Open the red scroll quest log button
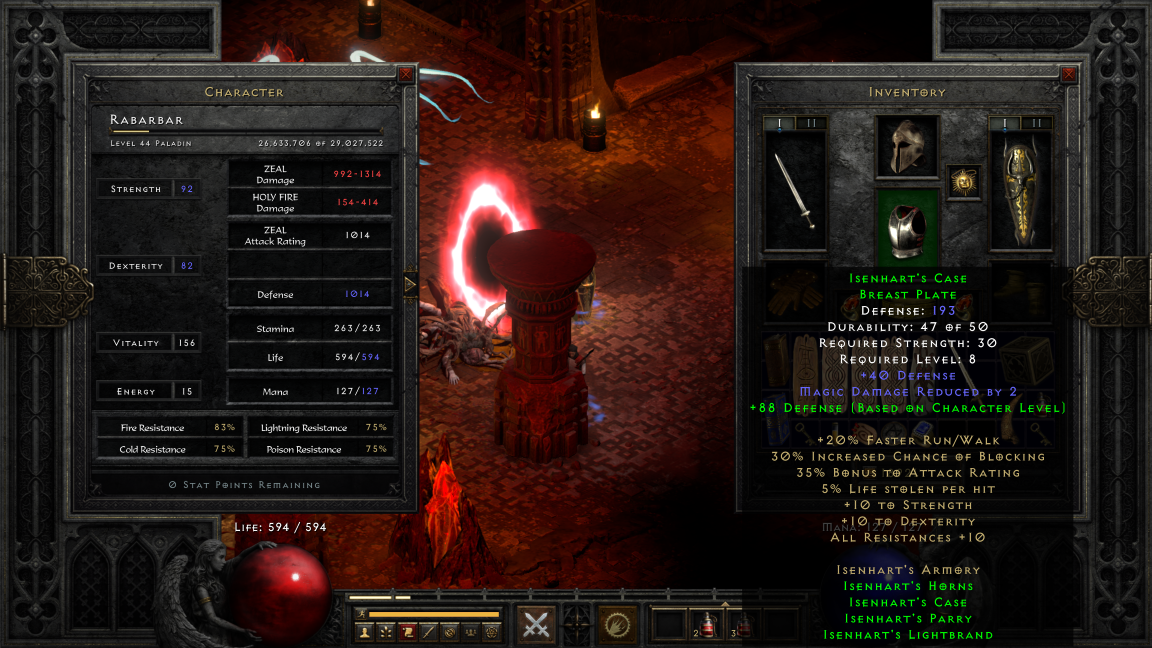Viewport: 1152px width, 648px height. pos(407,632)
